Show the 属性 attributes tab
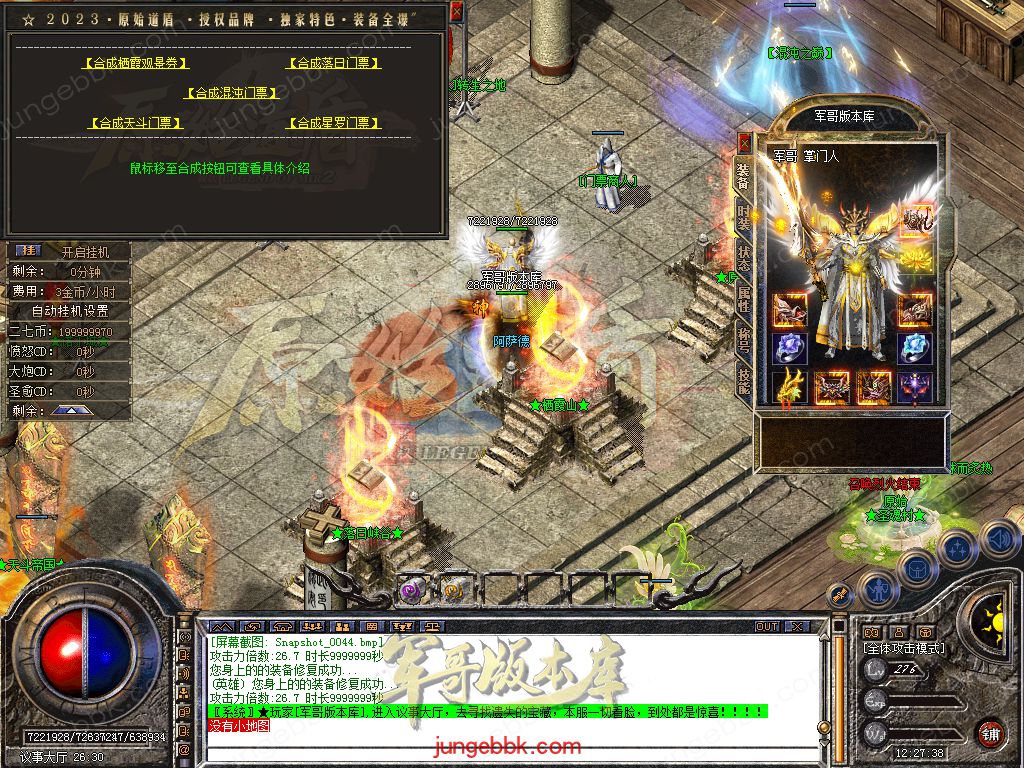1024x768 pixels. 743,295
